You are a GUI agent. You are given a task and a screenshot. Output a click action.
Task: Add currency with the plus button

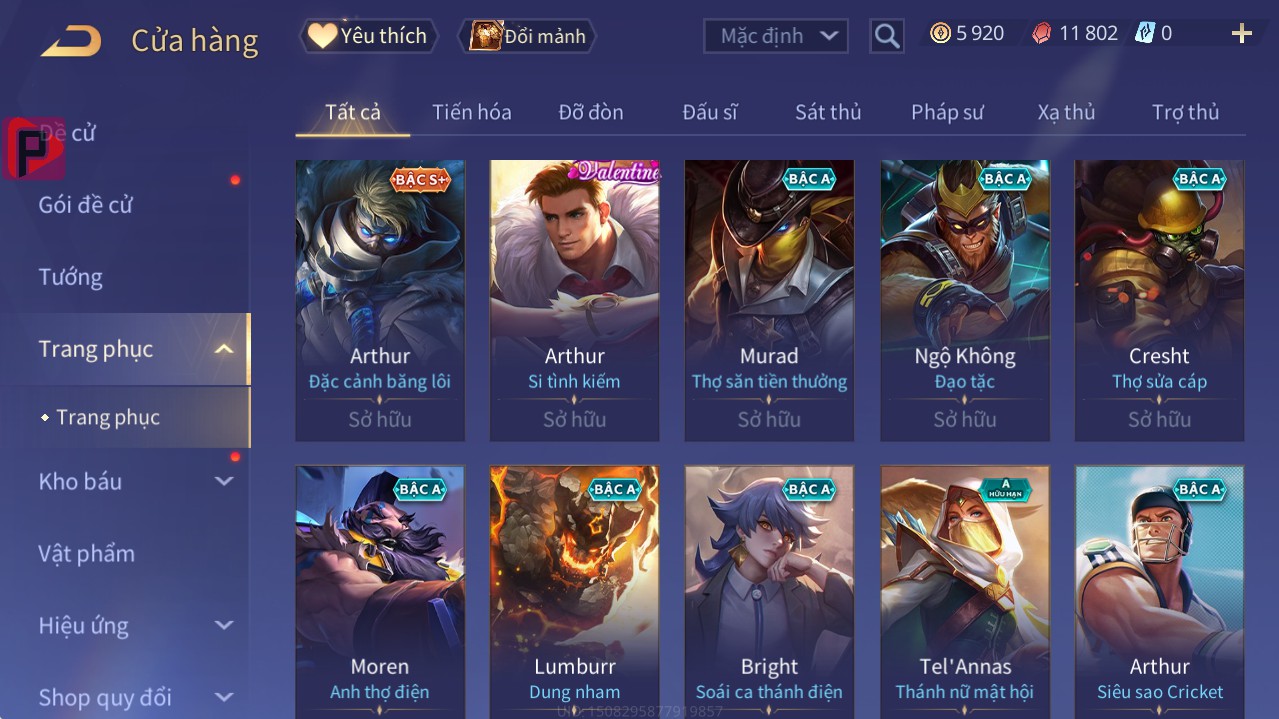1241,34
